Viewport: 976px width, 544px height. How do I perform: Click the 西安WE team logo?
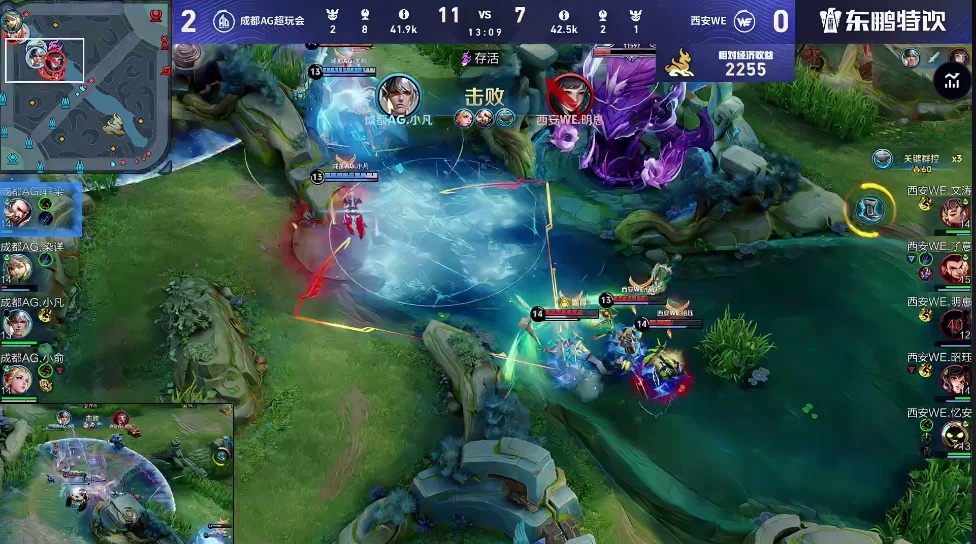click(744, 22)
